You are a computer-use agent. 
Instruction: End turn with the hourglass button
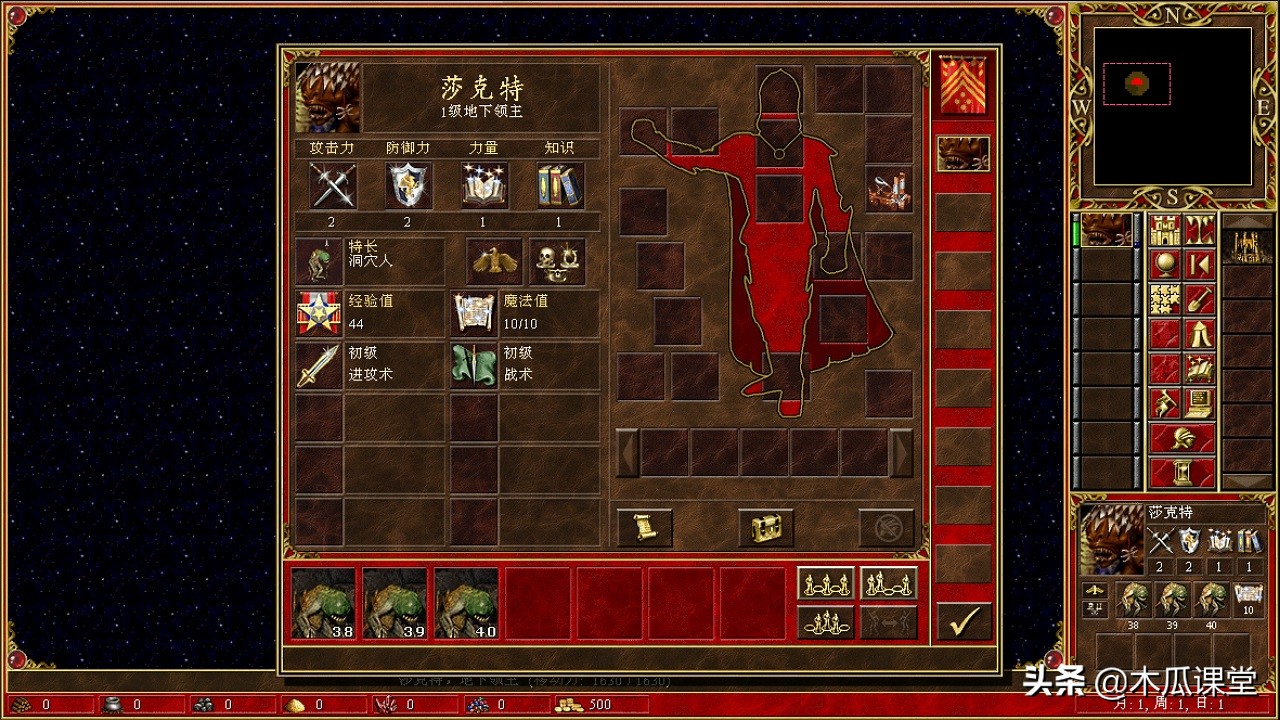click(1182, 471)
